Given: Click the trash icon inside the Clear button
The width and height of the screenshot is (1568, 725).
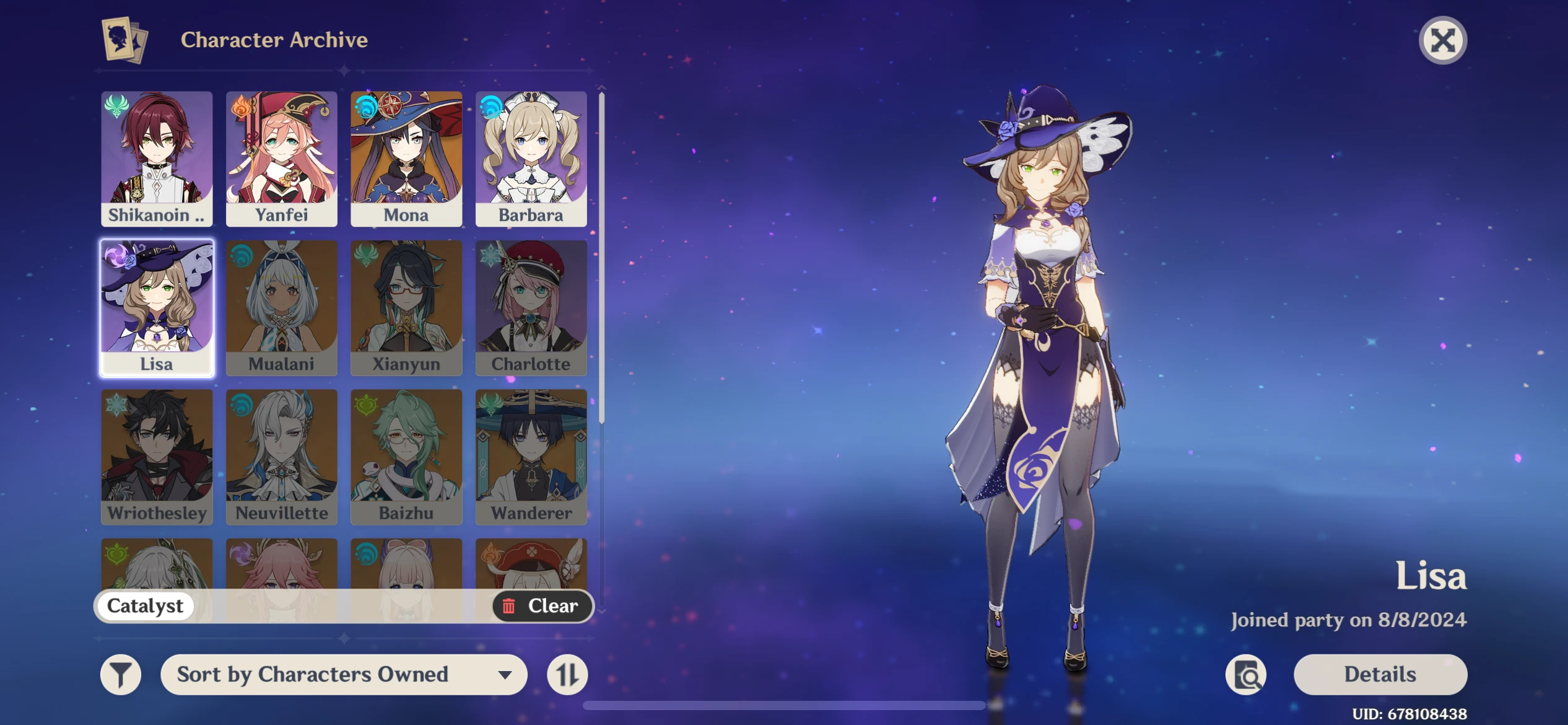Looking at the screenshot, I should click(x=509, y=606).
